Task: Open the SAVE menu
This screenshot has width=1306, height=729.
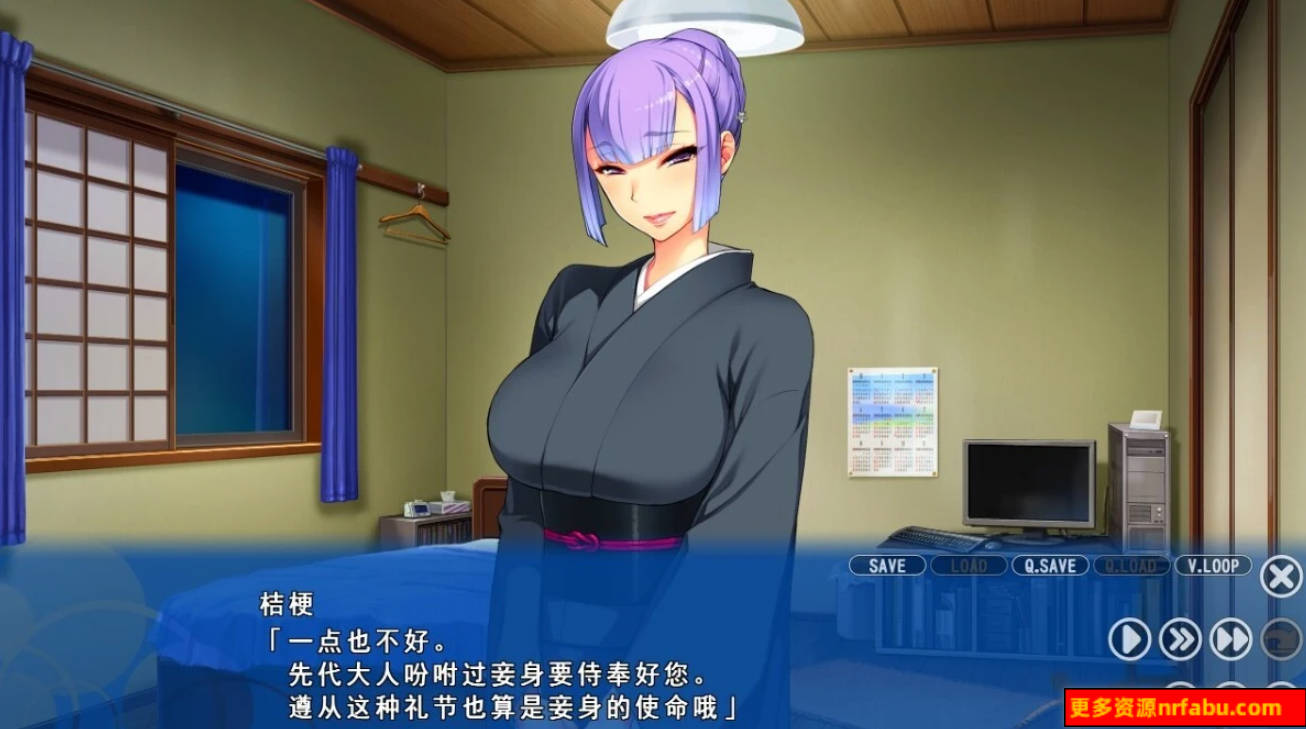Action: 887,566
